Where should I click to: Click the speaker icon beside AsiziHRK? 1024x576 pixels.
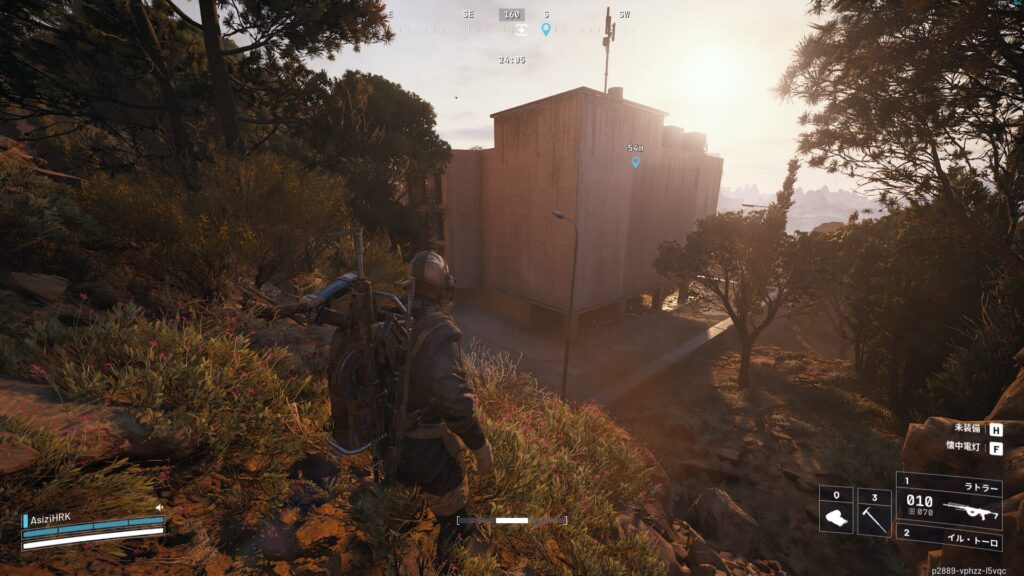158,507
